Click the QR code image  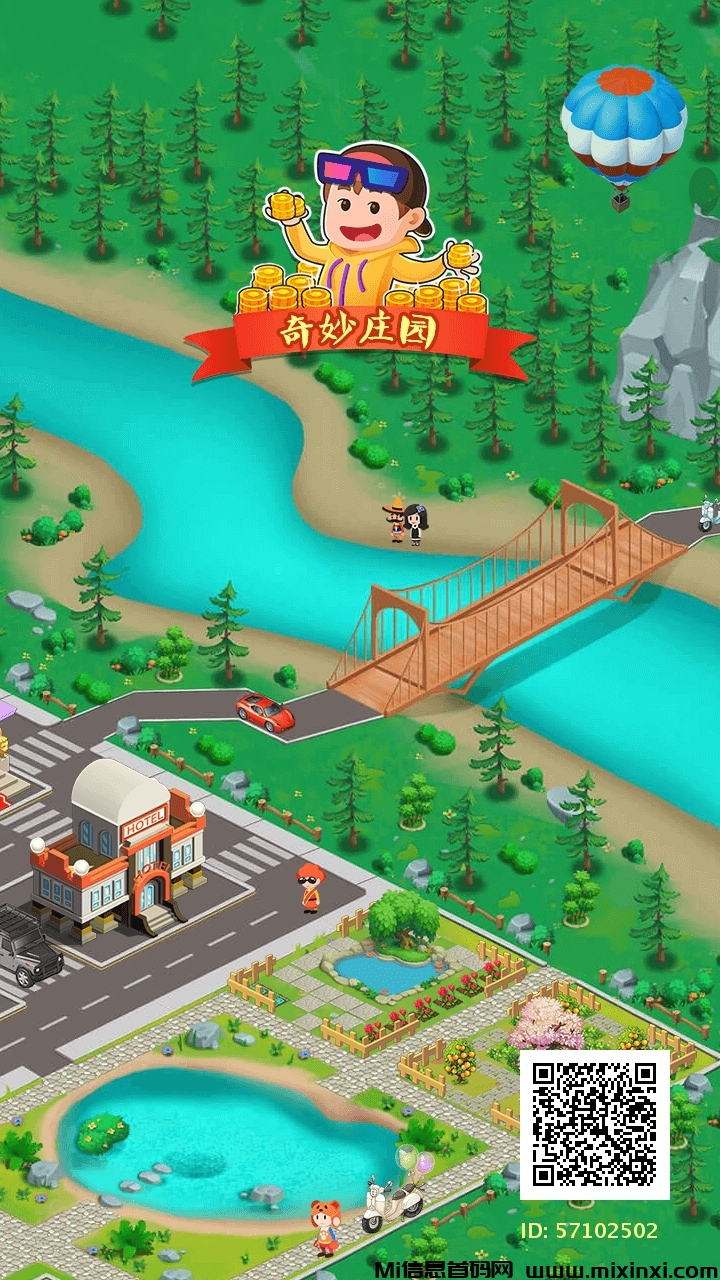595,1124
